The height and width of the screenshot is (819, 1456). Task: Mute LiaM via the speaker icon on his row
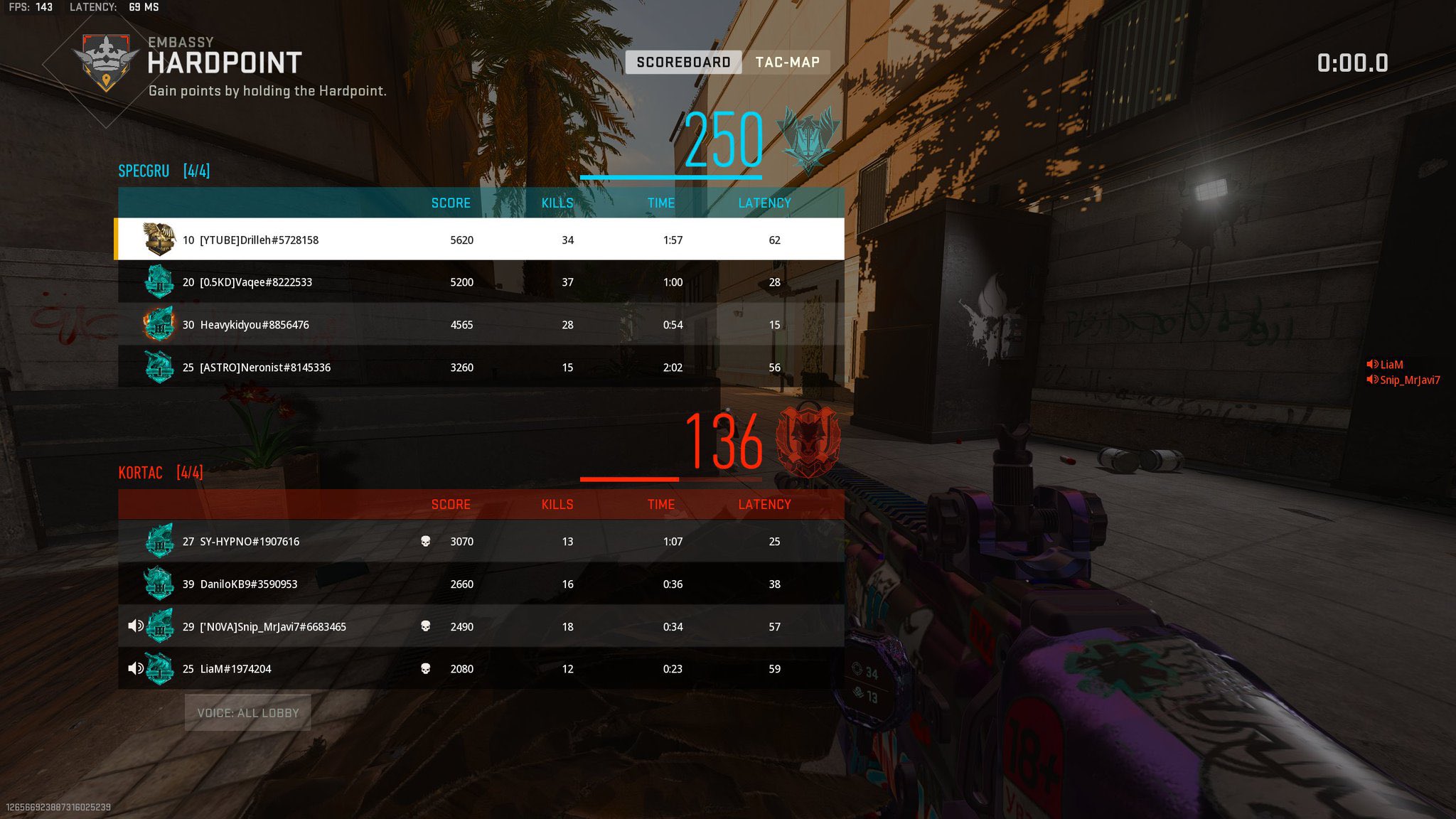coord(134,669)
